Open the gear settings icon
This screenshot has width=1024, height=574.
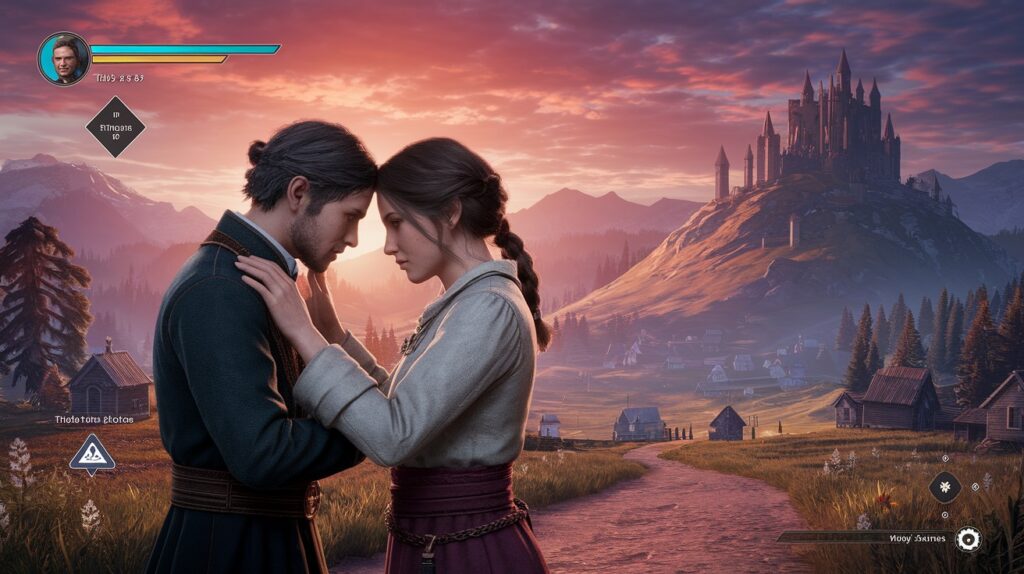(967, 539)
